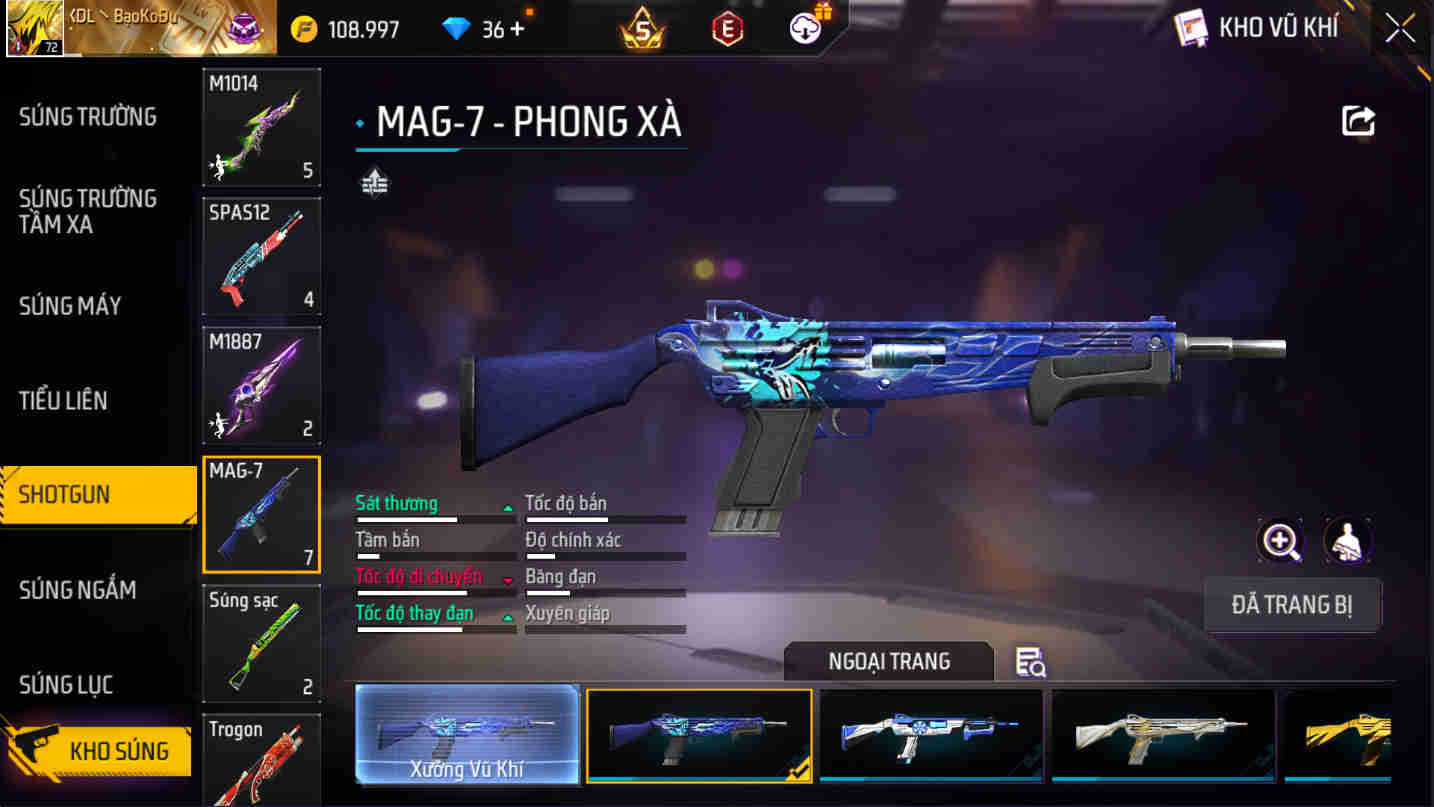The image size is (1434, 807).
Task: Open character preview with the mannequin icon
Action: [x=1347, y=540]
